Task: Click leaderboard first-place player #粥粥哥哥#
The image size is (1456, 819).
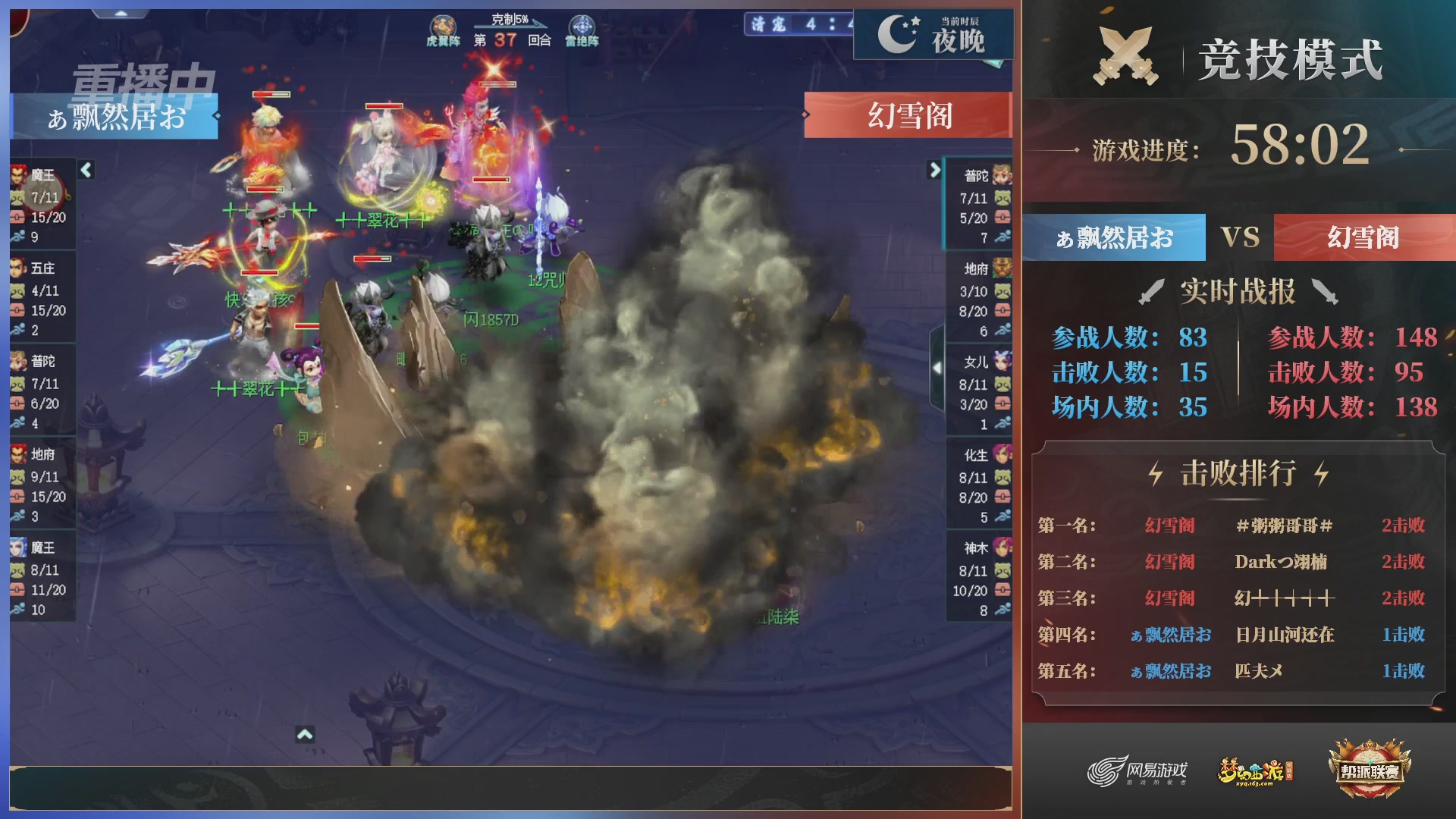Action: click(x=1281, y=525)
